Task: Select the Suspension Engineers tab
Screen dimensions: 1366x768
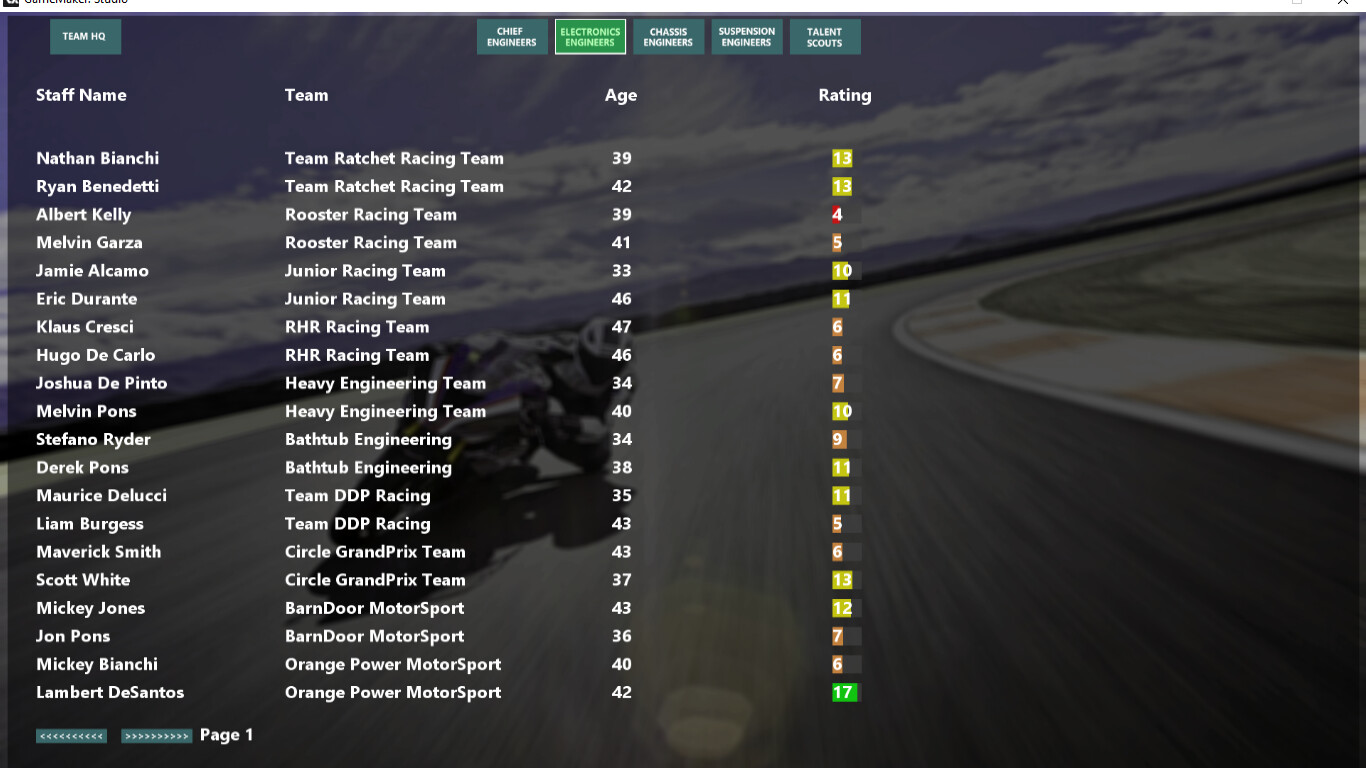Action: click(x=746, y=36)
